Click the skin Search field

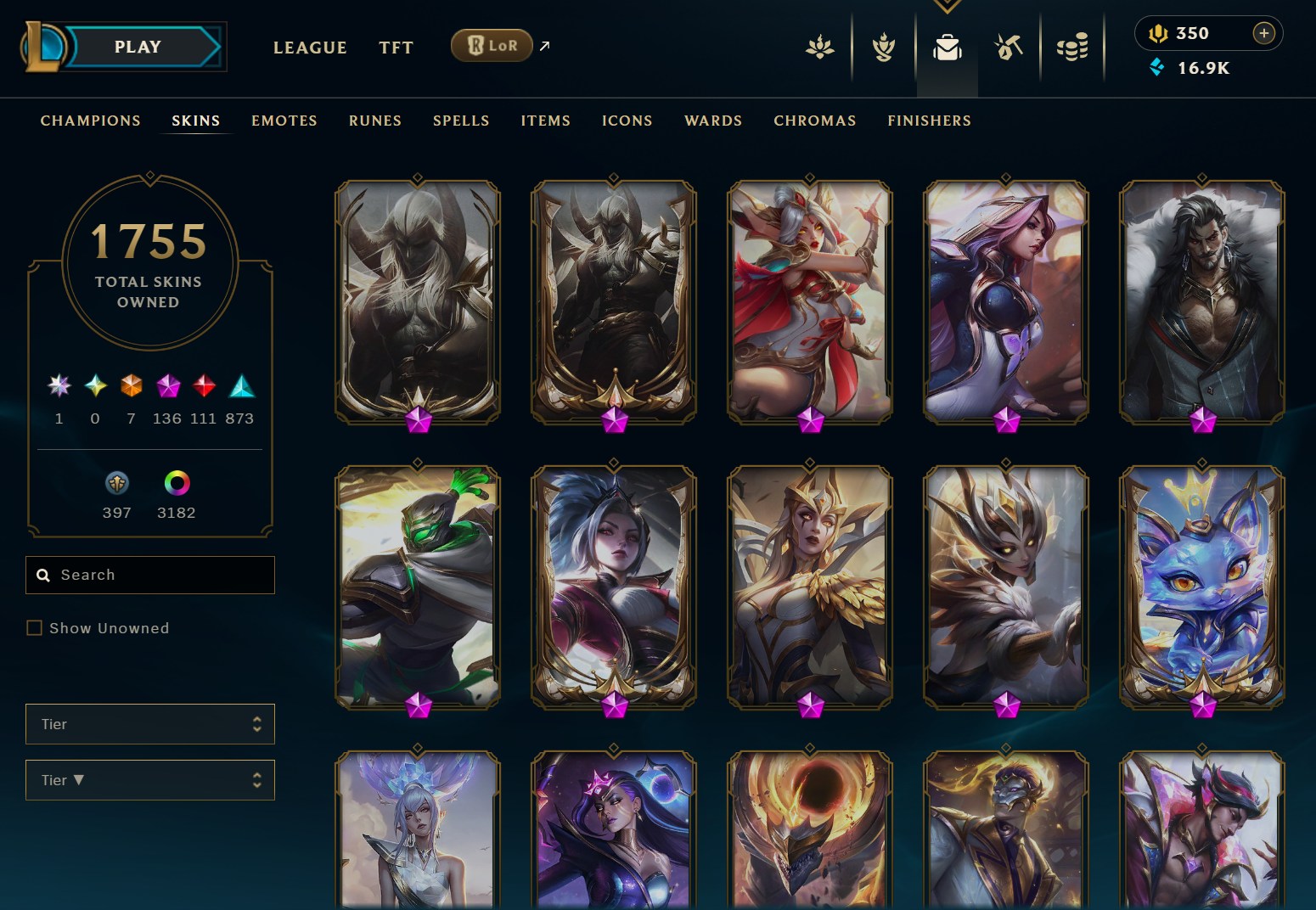tap(161, 575)
